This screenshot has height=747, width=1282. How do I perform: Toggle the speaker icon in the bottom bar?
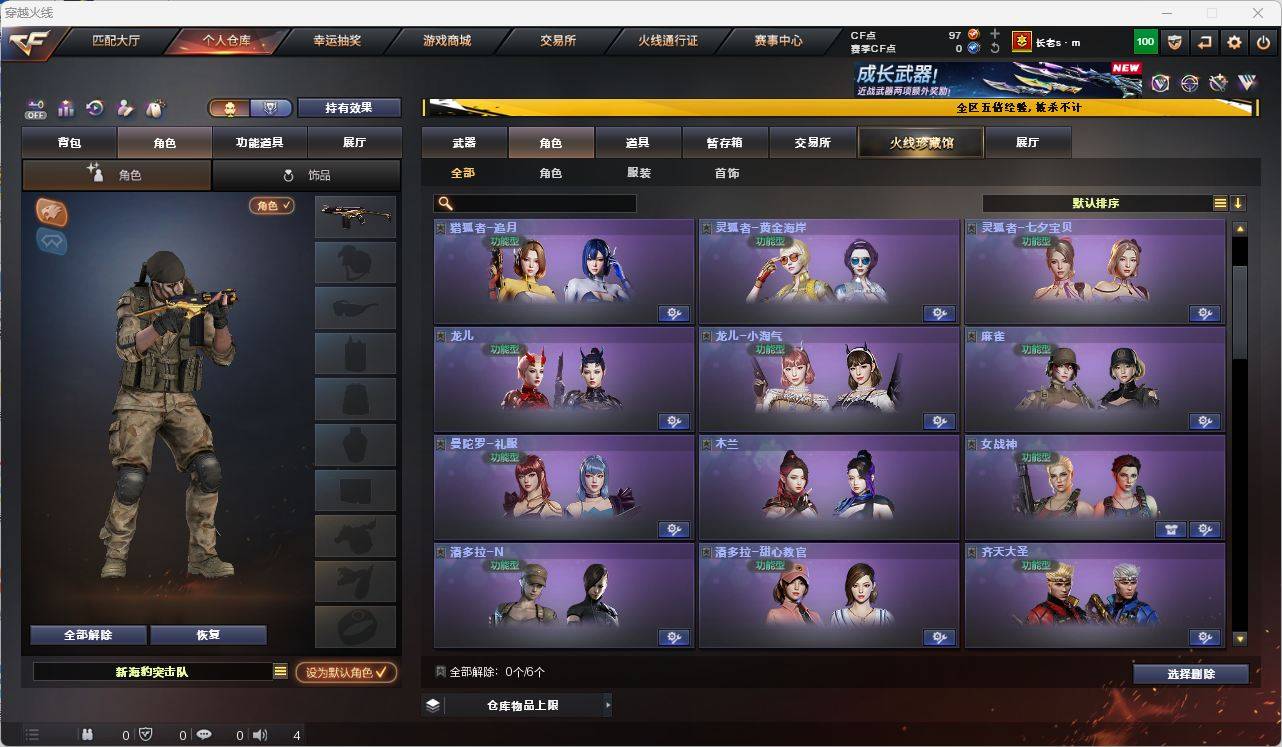coord(260,734)
